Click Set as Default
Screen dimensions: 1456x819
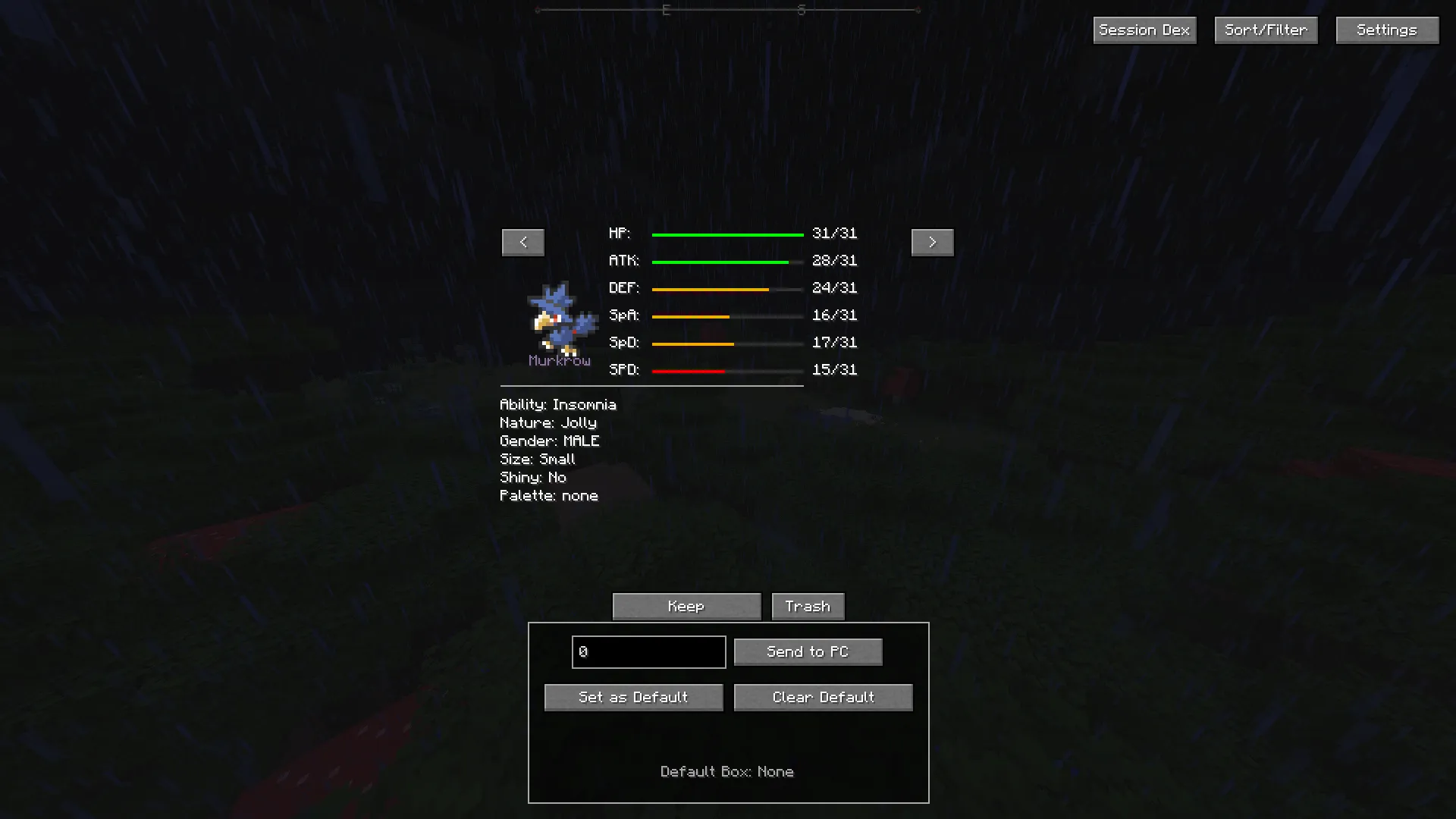pyautogui.click(x=633, y=697)
